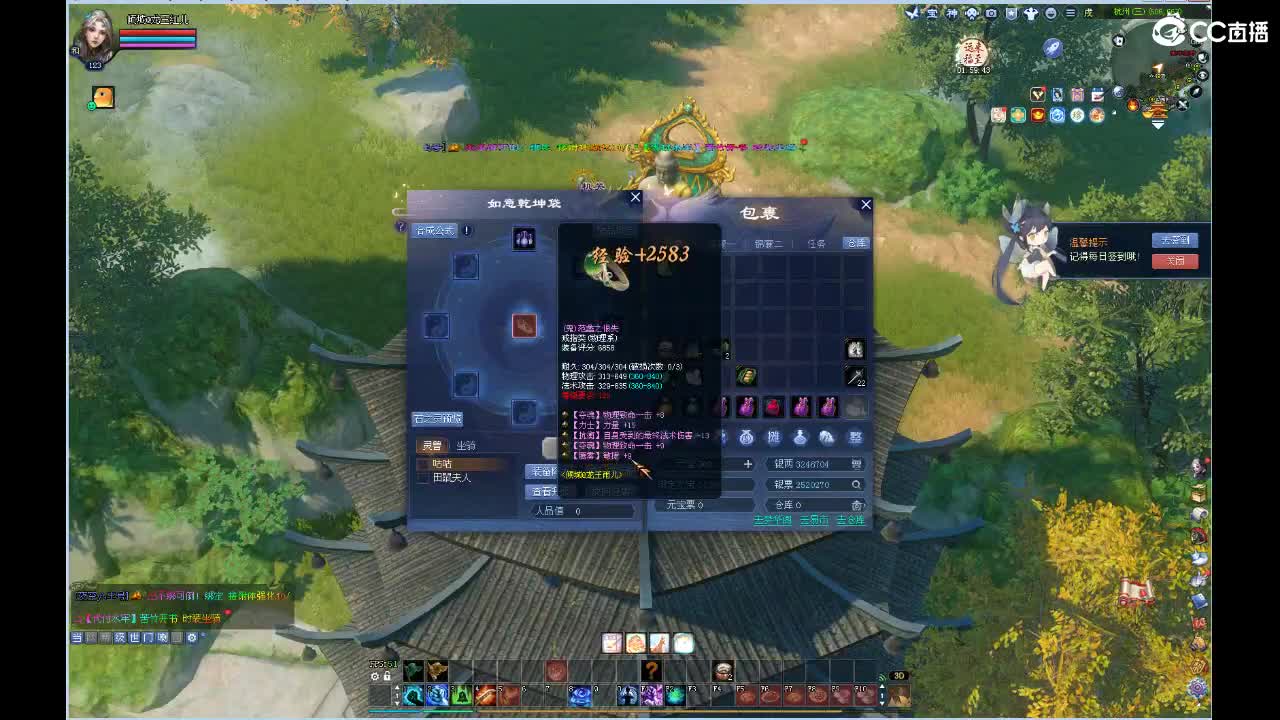The height and width of the screenshot is (720, 1280).
Task: Switch to the 坐骑 tab in the 如意乾坤袋 window
Action: tap(468, 445)
